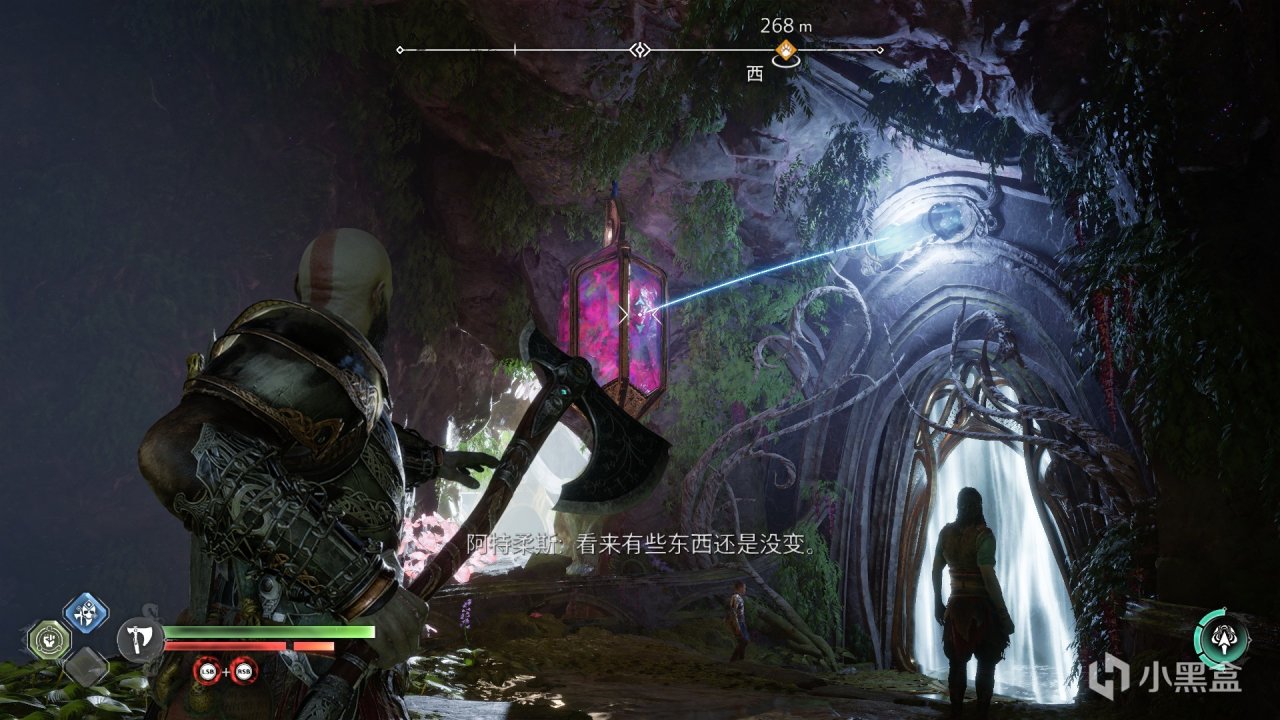1280x720 pixels.
Task: Activate the blue skull runic attack icon
Action: point(86,611)
